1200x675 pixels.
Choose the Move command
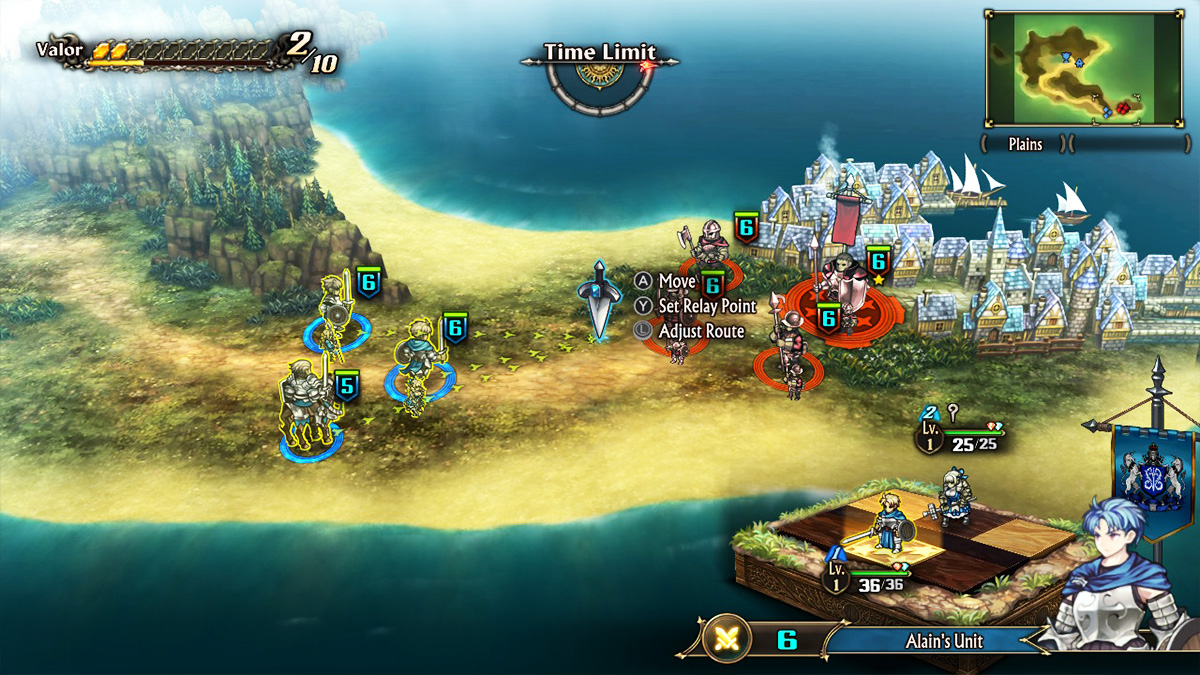676,282
